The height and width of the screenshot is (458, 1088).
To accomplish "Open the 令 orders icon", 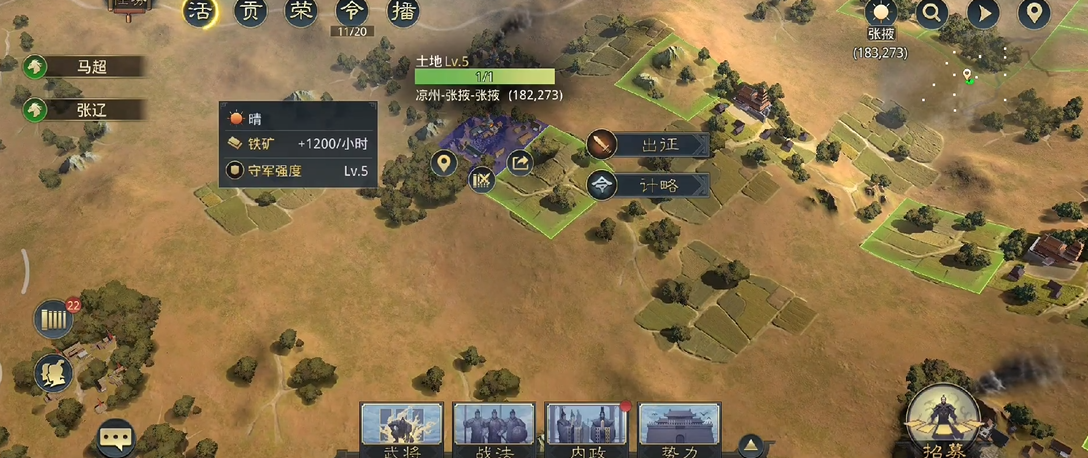I will click(351, 12).
